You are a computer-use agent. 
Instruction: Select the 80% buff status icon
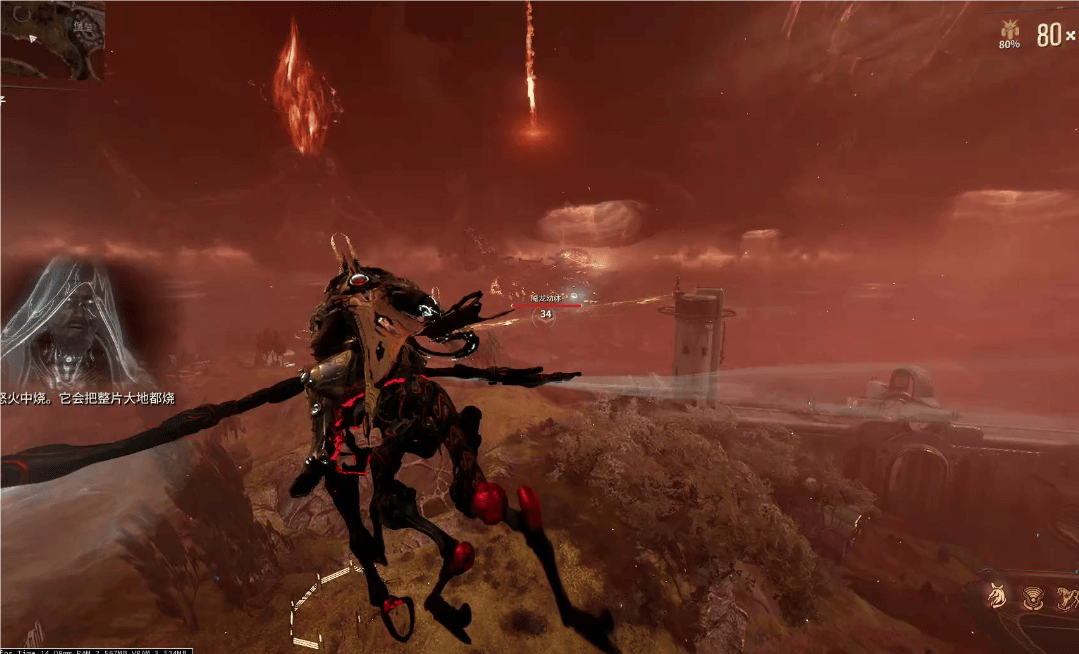(x=1010, y=32)
